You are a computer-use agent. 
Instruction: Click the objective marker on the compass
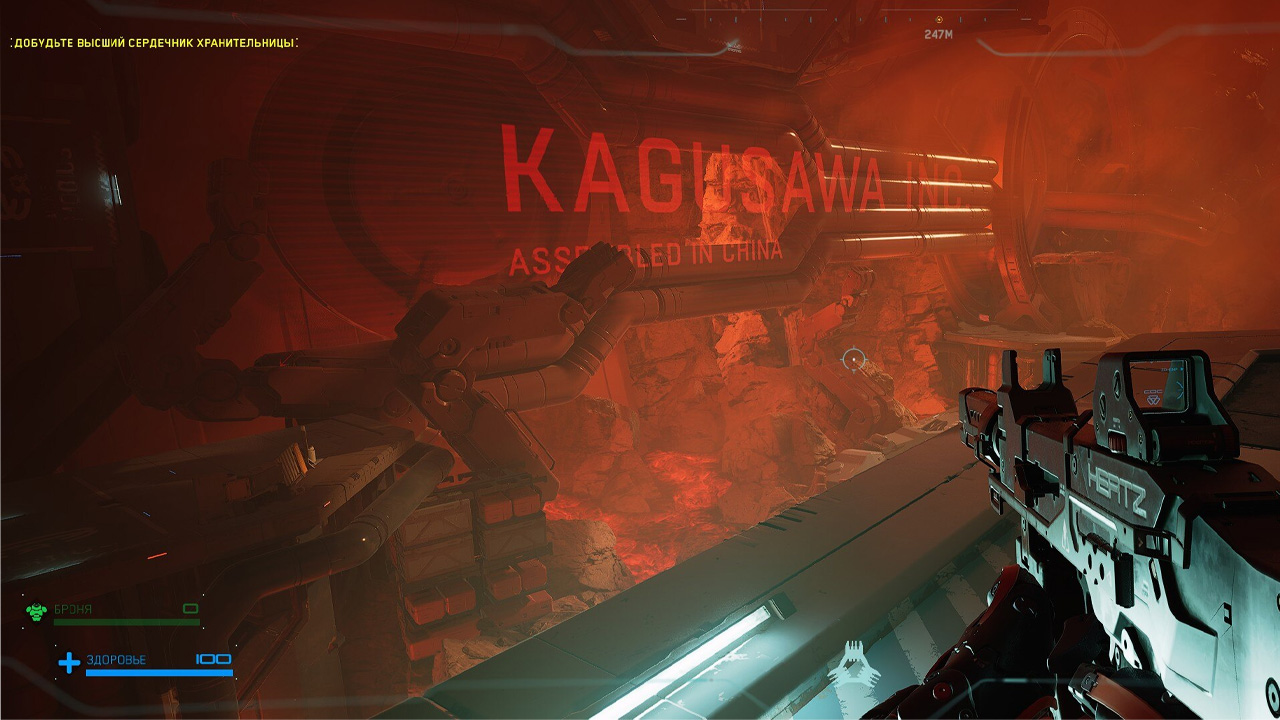pyautogui.click(x=939, y=19)
